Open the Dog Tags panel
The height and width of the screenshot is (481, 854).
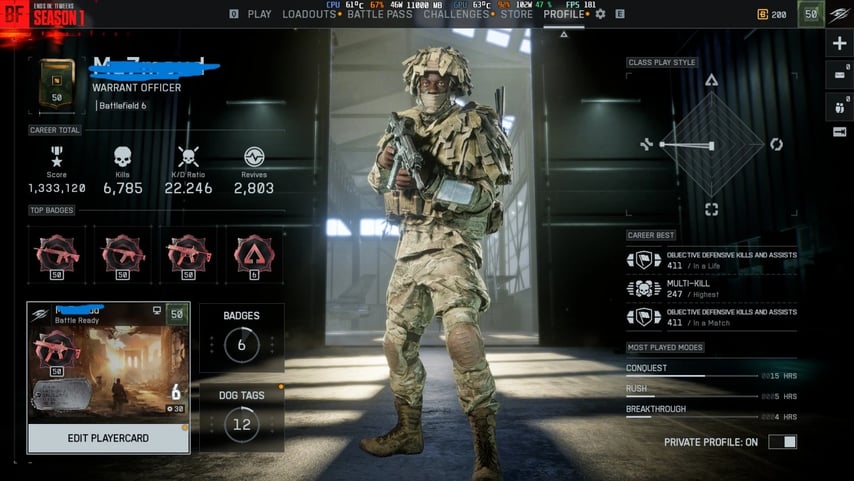pyautogui.click(x=241, y=416)
